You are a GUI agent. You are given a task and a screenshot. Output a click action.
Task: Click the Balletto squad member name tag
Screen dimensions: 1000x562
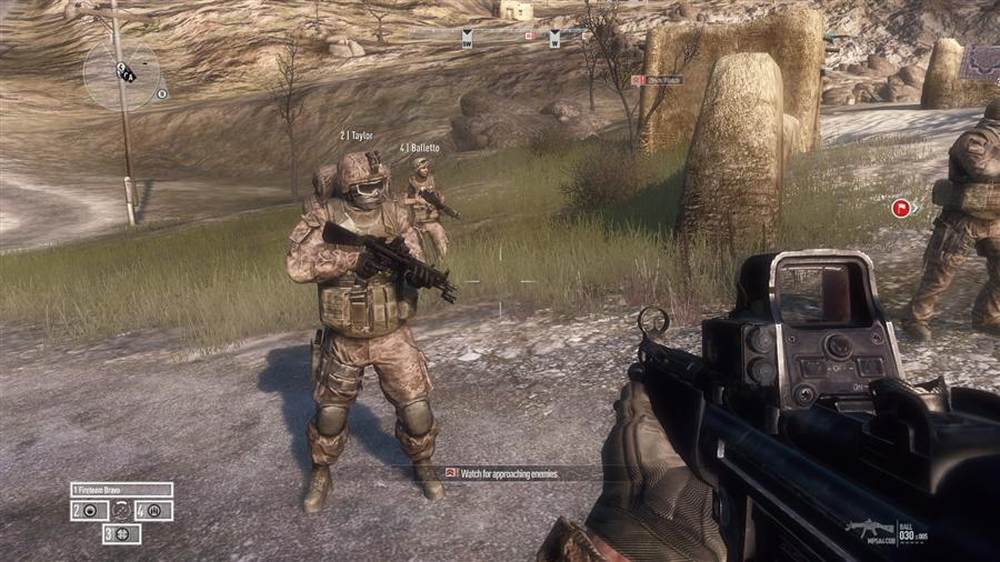pyautogui.click(x=420, y=148)
